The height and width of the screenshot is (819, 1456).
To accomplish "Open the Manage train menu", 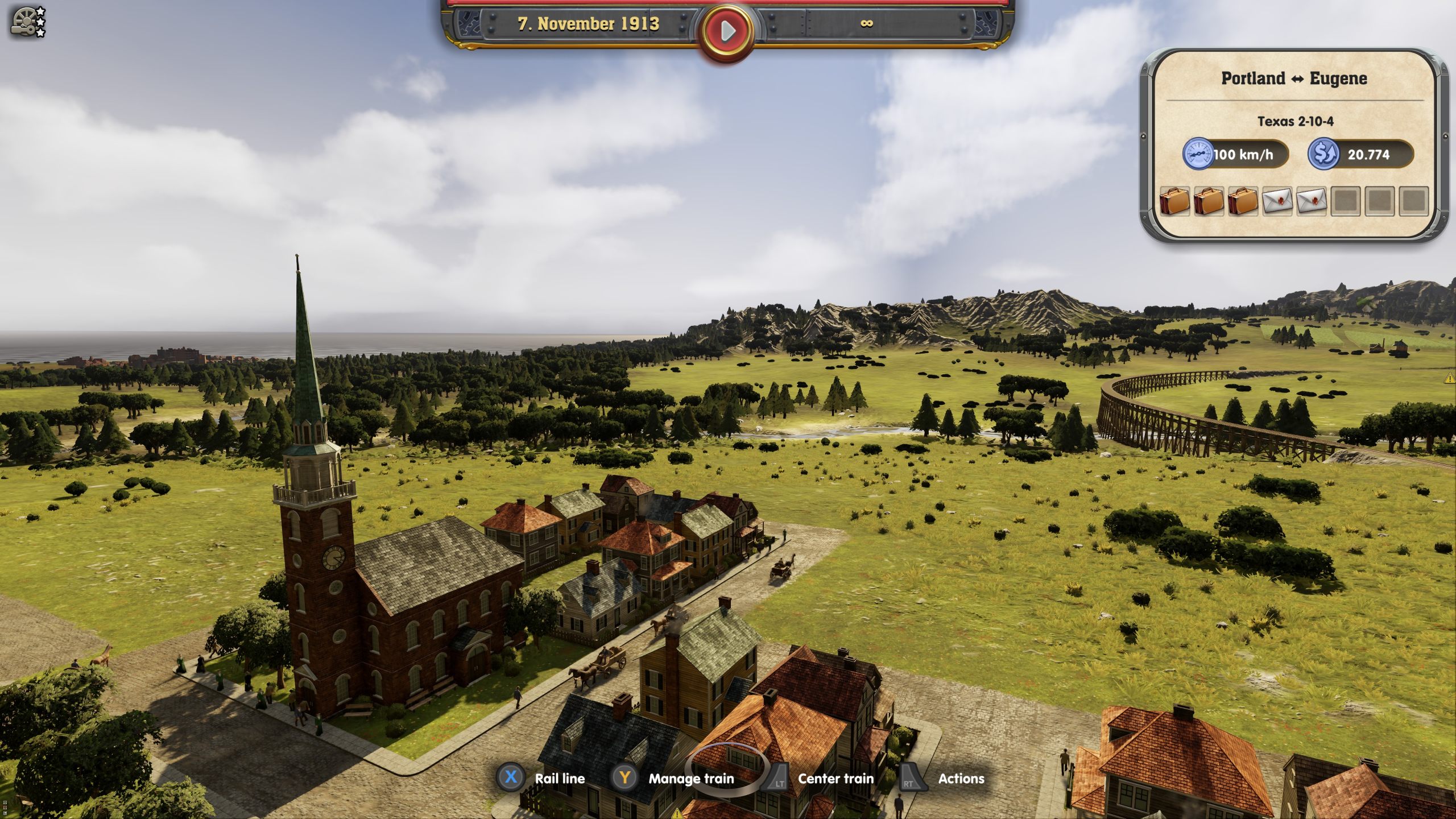I will [x=691, y=779].
